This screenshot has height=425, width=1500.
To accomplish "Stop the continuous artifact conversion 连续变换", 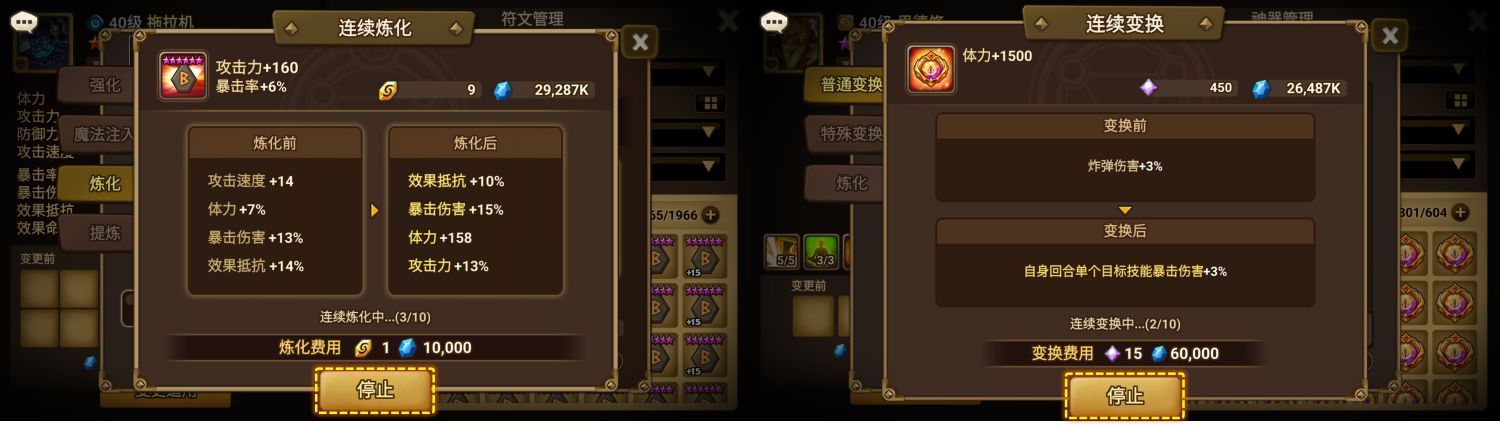I will click(1125, 396).
